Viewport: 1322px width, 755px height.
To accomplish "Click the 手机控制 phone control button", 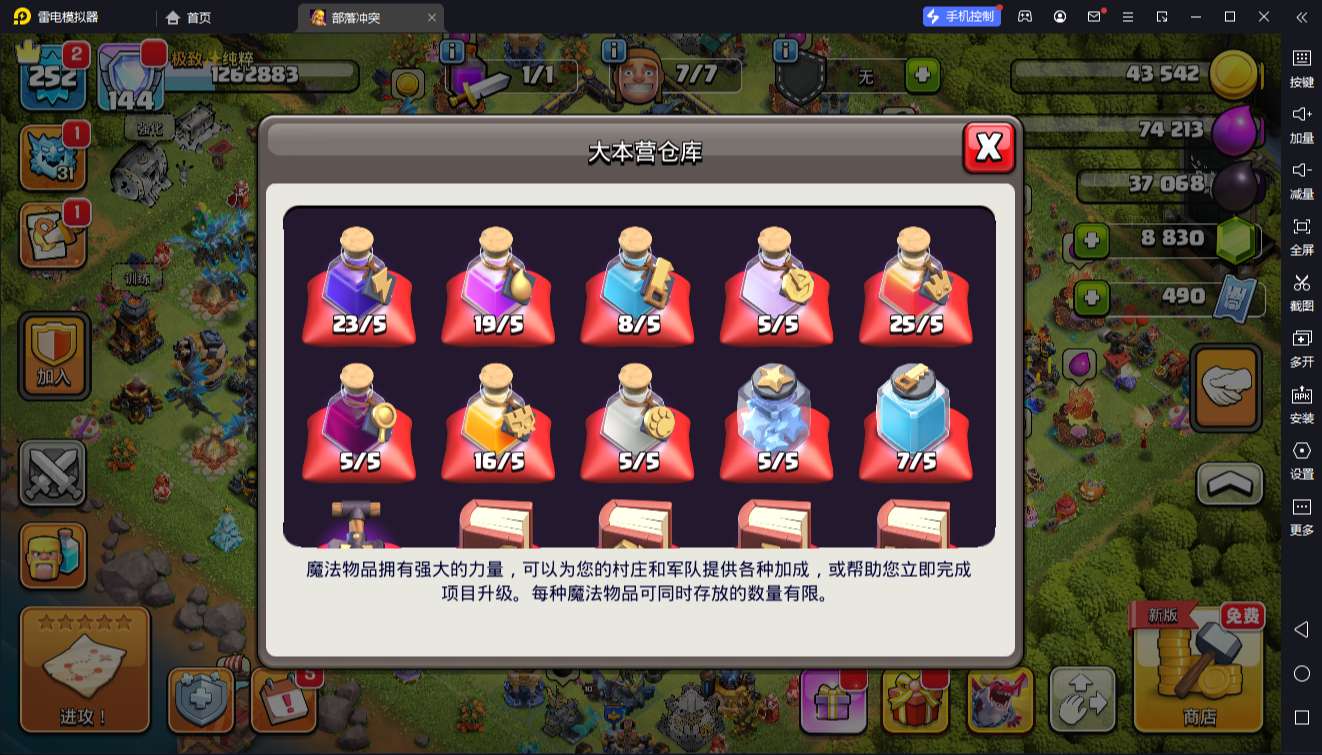I will tap(961, 17).
